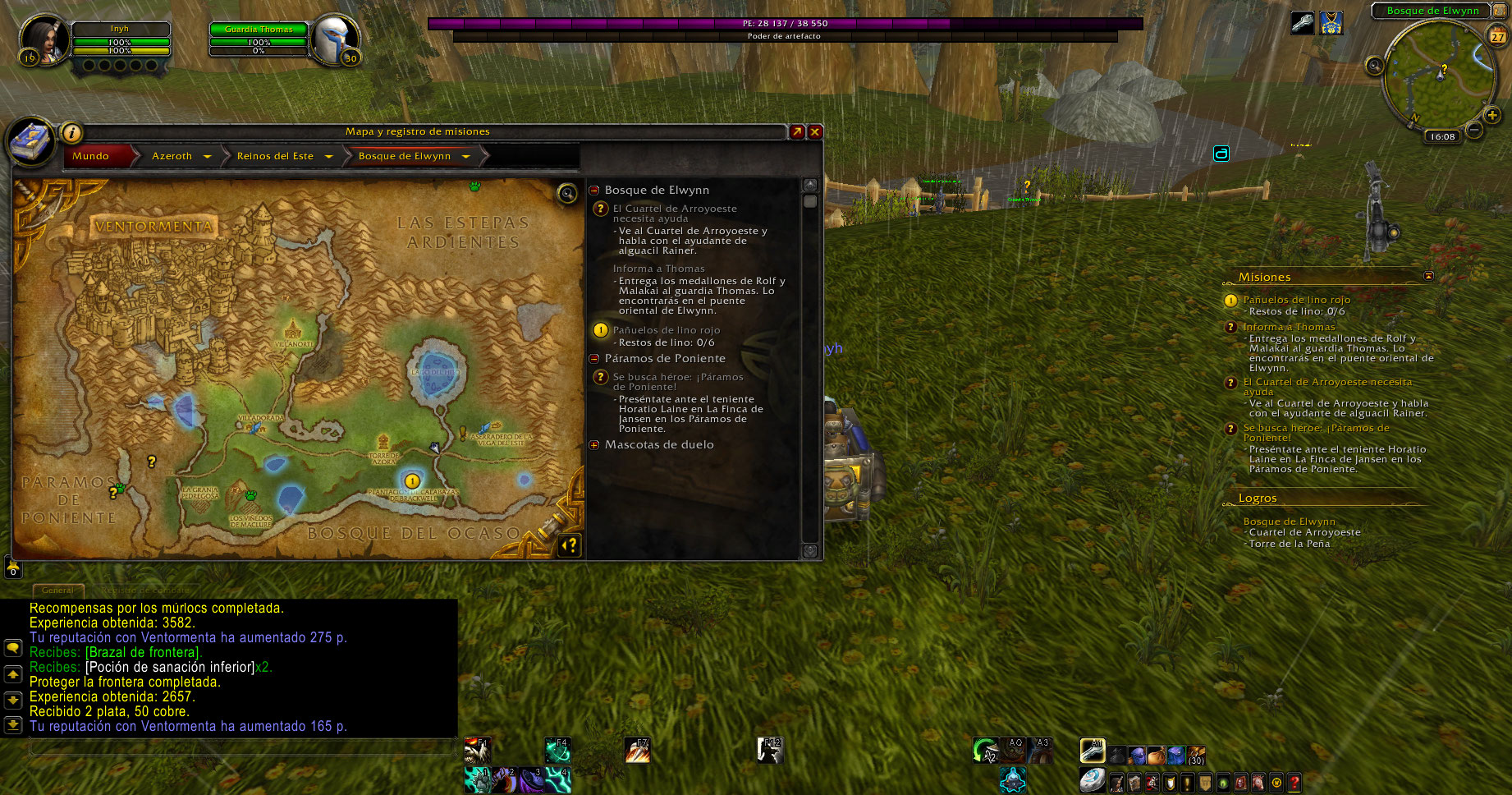This screenshot has height=795, width=1512.
Task: Maximize the map with the arrow button
Action: (797, 131)
